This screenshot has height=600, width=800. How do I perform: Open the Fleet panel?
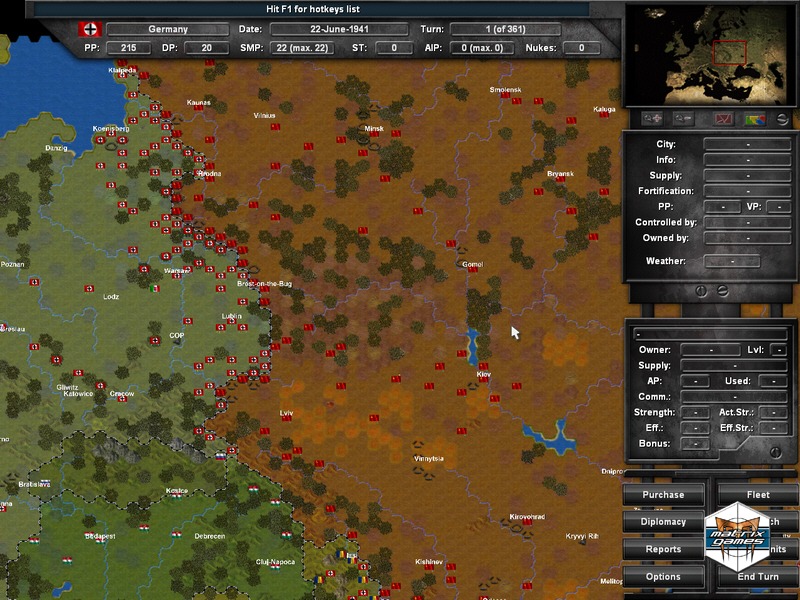click(758, 494)
